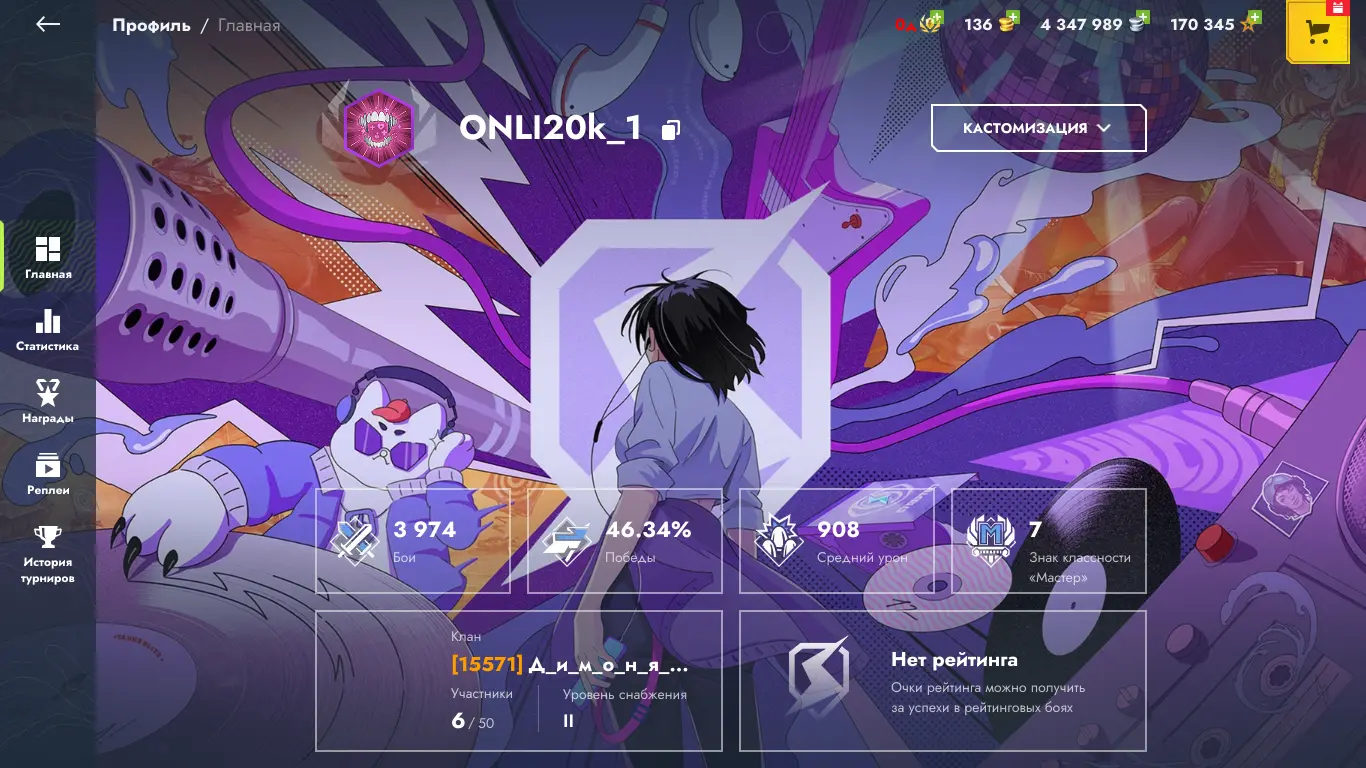Open the Знак классности «Мастер» tile
The height and width of the screenshot is (768, 1366).
point(1048,541)
